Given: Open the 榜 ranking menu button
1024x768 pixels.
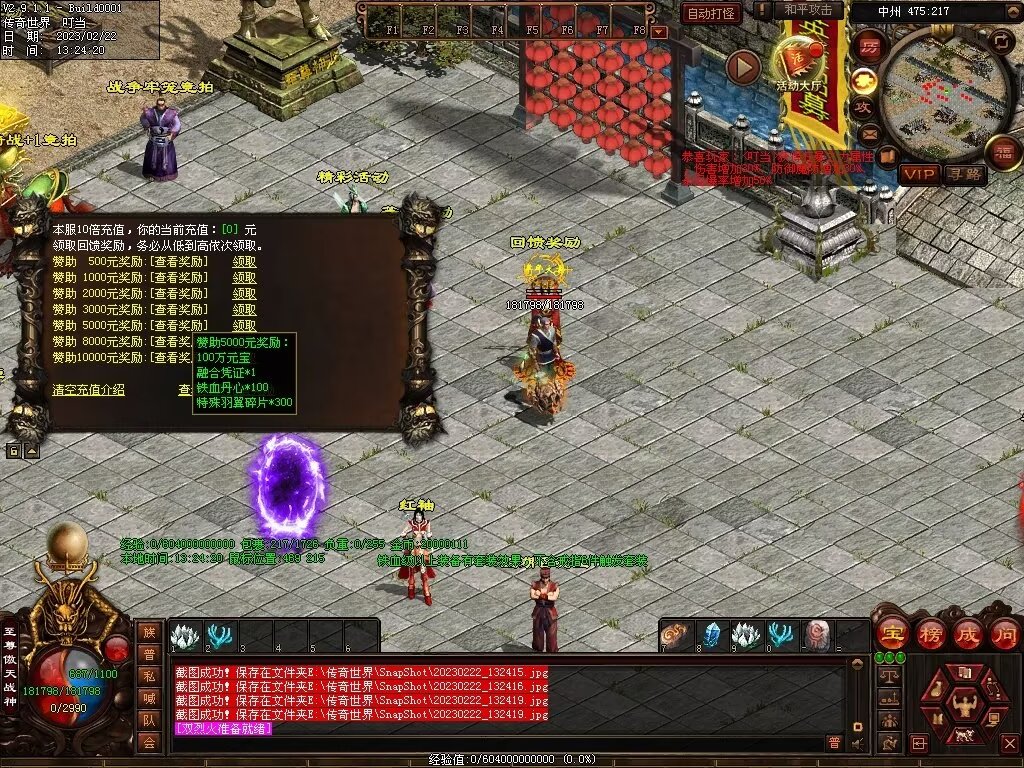Looking at the screenshot, I should [929, 633].
